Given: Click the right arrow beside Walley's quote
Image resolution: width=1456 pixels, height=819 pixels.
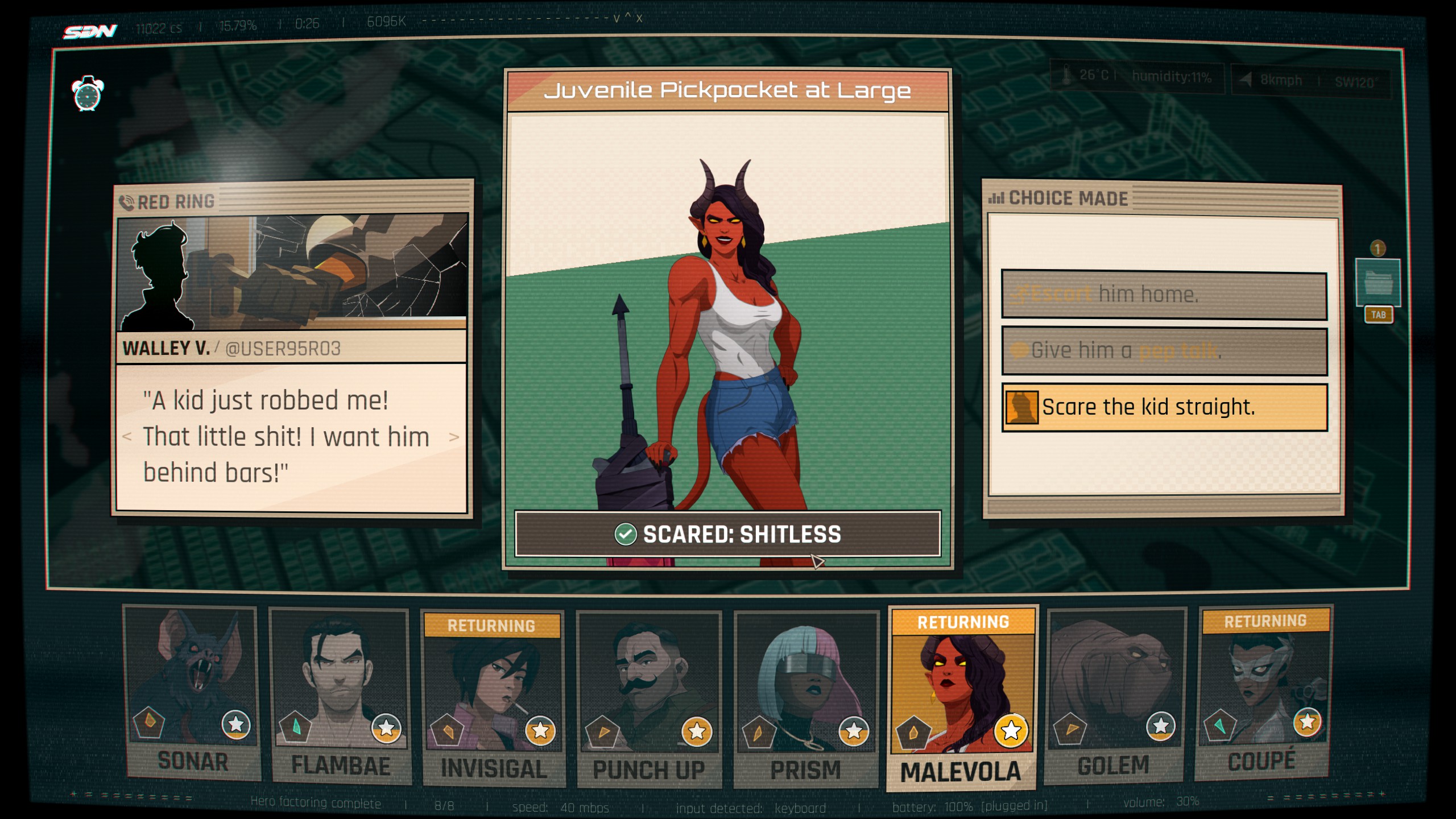Looking at the screenshot, I should coord(455,437).
